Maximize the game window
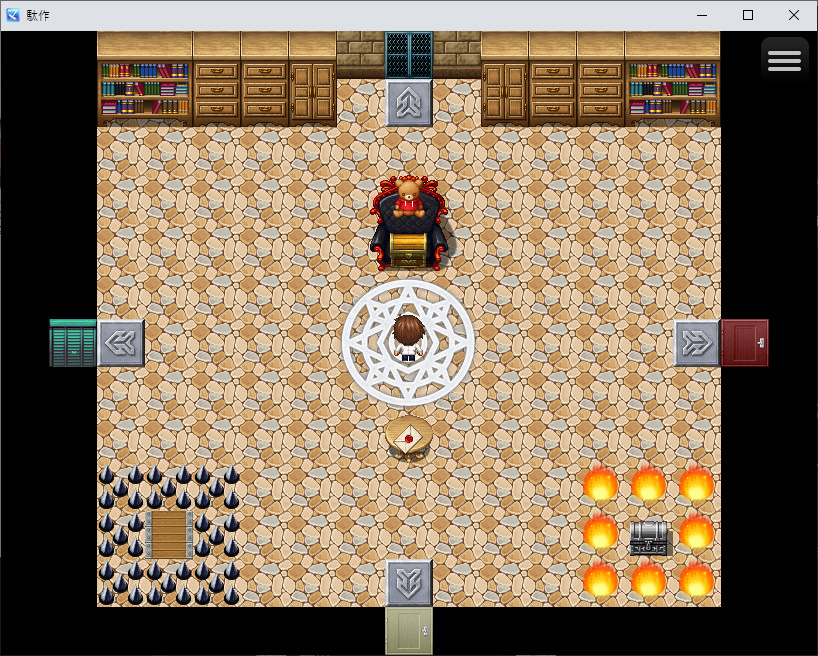Screen dimensions: 818x656 748,15
